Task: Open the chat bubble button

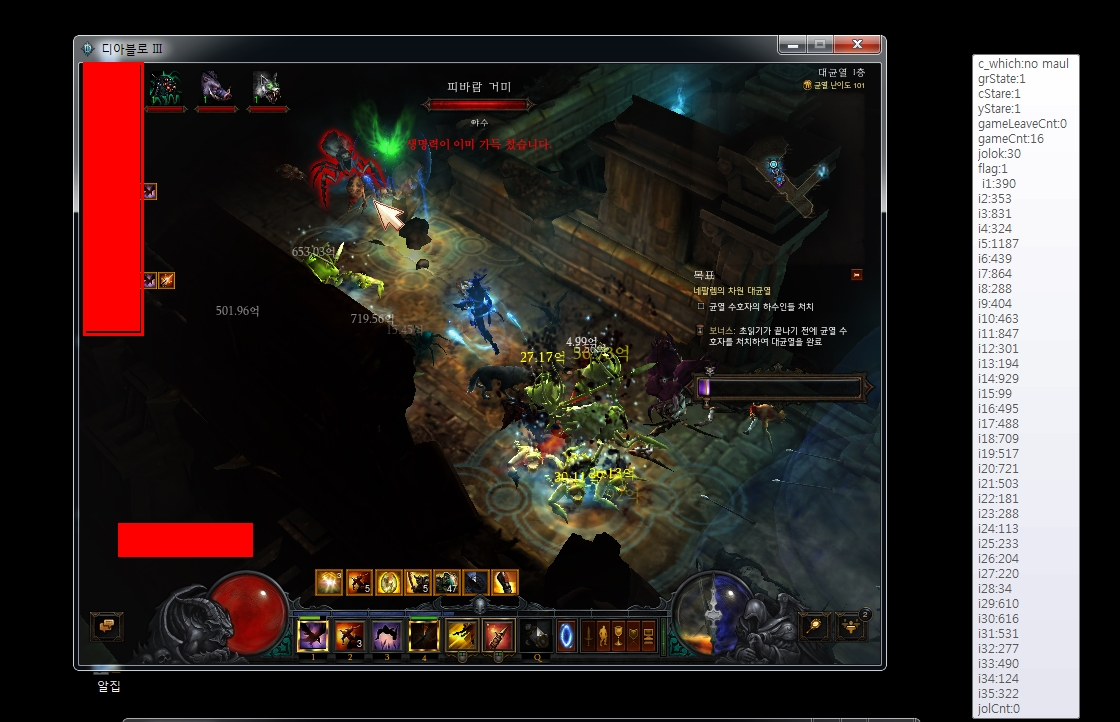Action: (x=106, y=626)
